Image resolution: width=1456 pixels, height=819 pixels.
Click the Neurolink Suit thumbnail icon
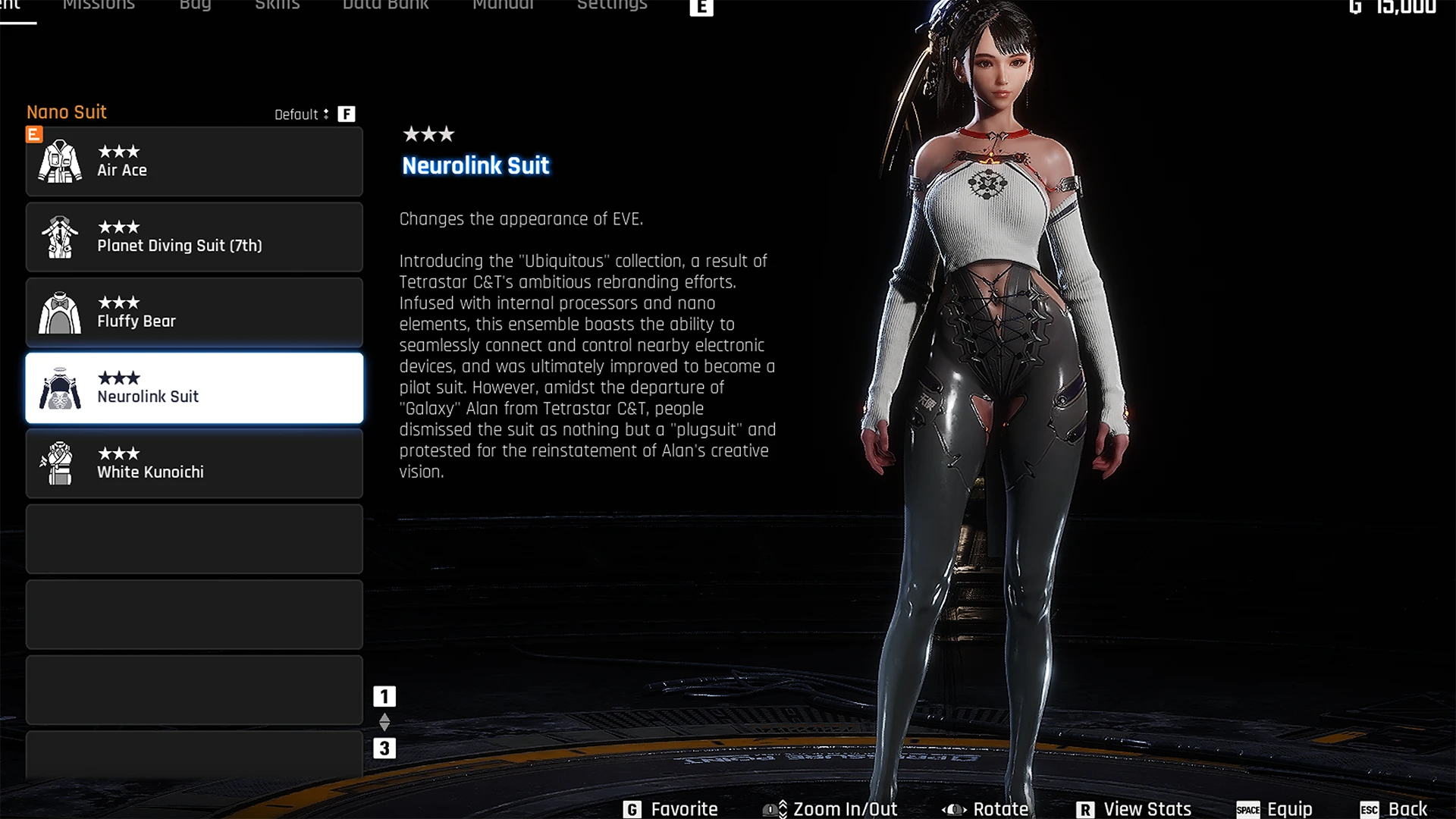click(60, 388)
